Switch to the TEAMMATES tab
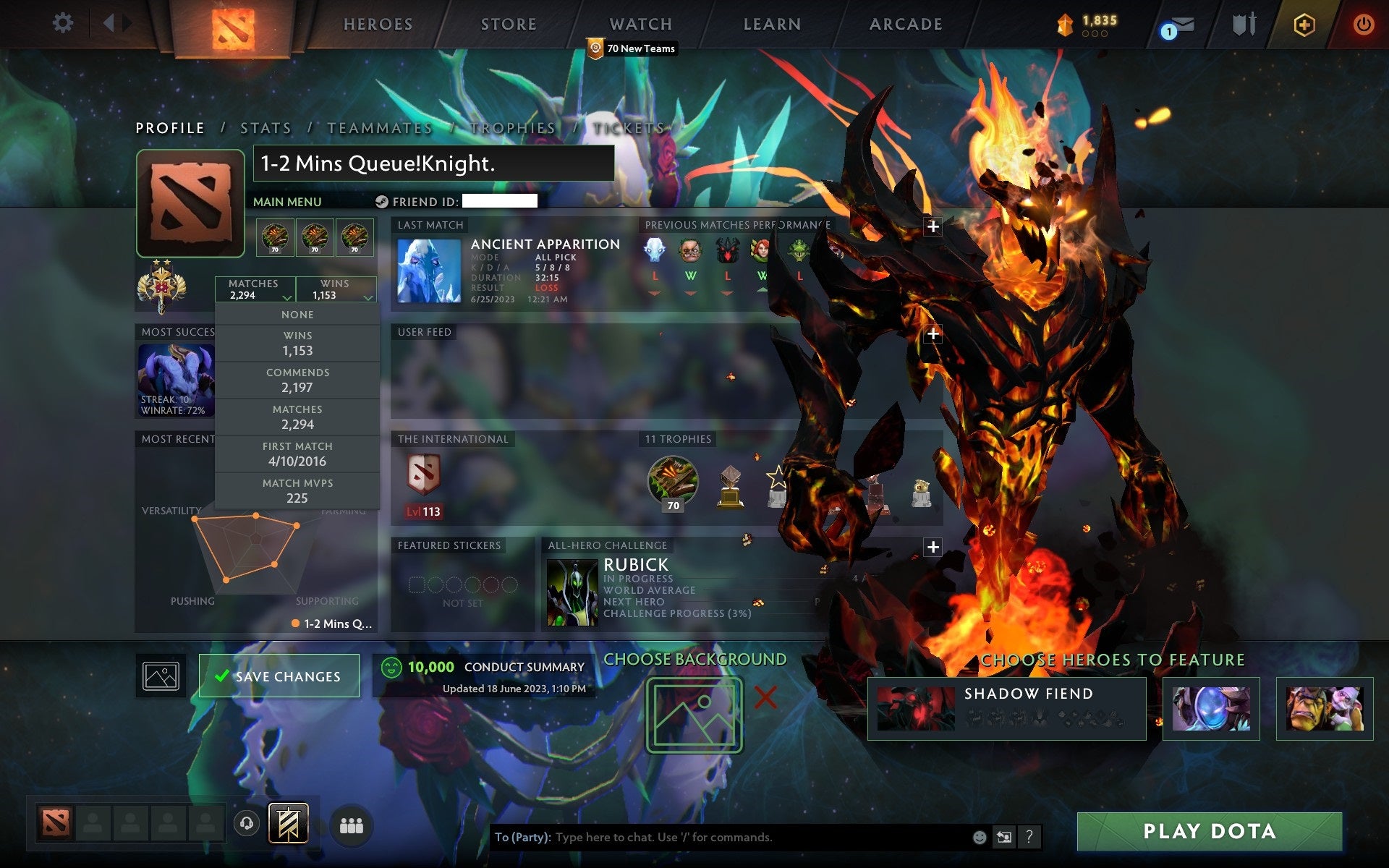The image size is (1389, 868). (379, 127)
